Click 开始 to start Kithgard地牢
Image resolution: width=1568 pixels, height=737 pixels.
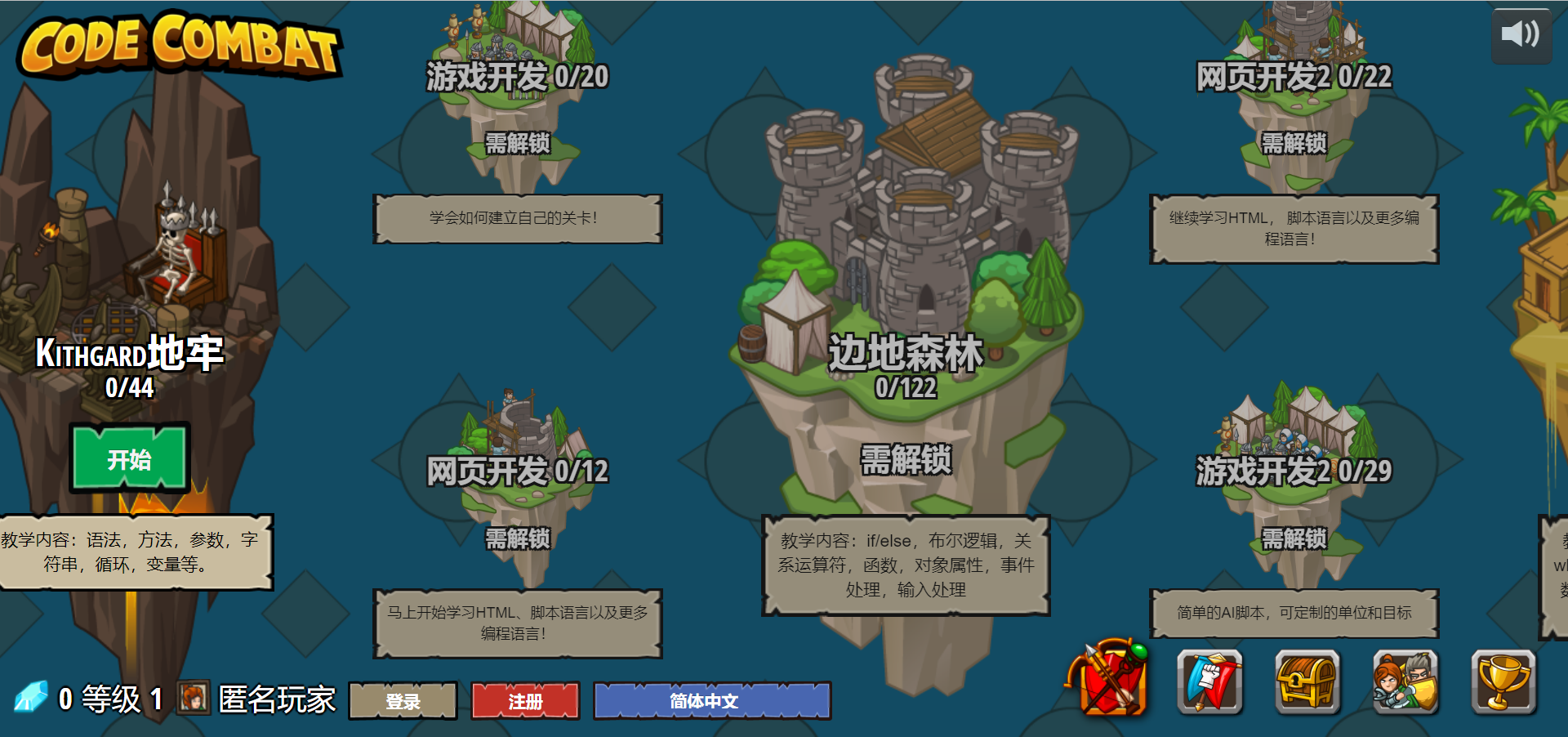tap(128, 459)
